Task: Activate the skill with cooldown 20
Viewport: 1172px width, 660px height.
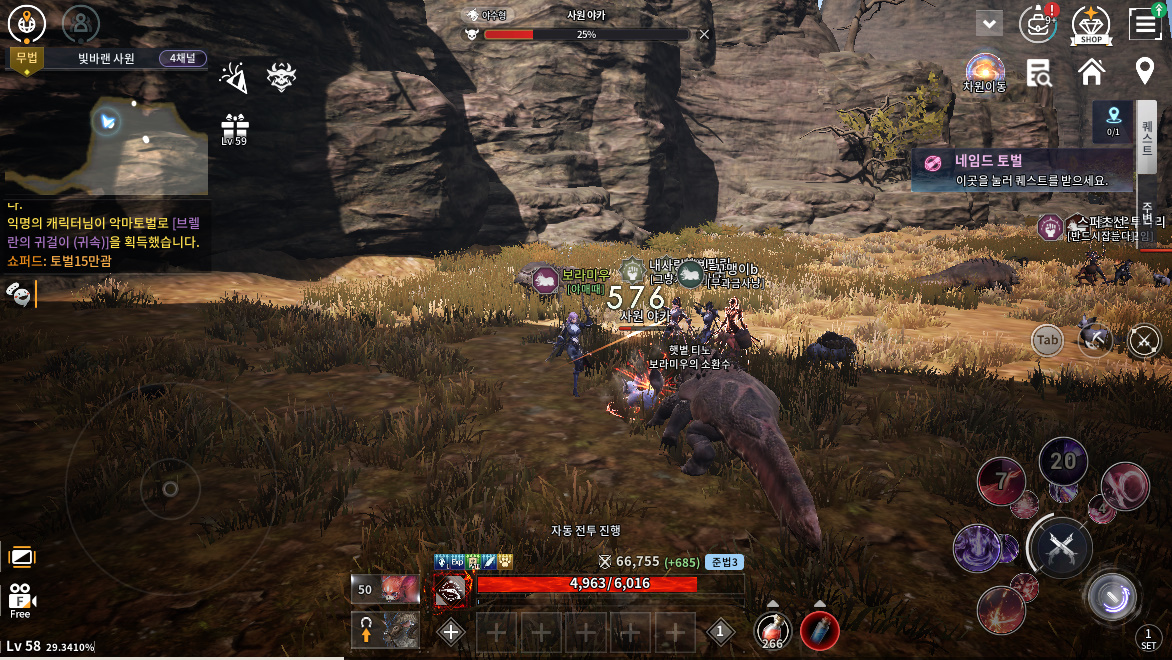Action: pos(1063,461)
